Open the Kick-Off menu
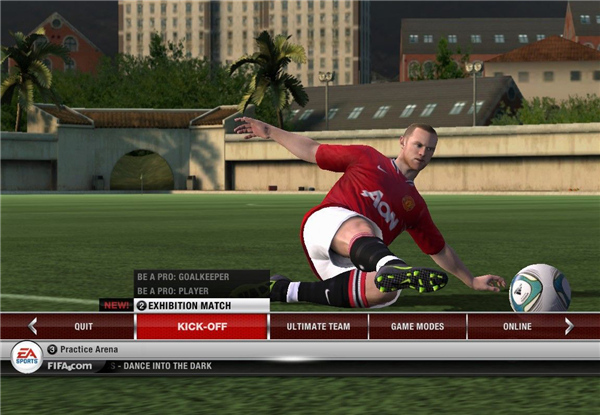 [202, 326]
